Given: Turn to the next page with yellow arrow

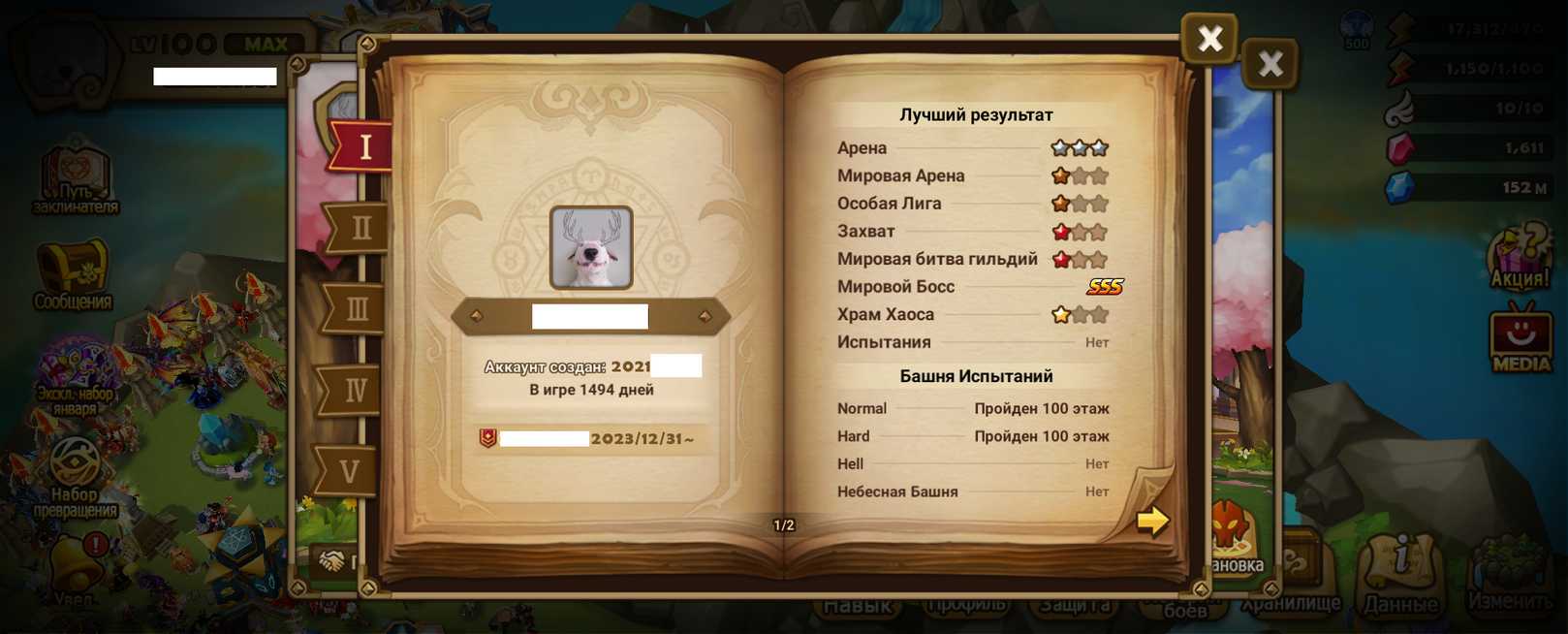Looking at the screenshot, I should tap(1152, 521).
